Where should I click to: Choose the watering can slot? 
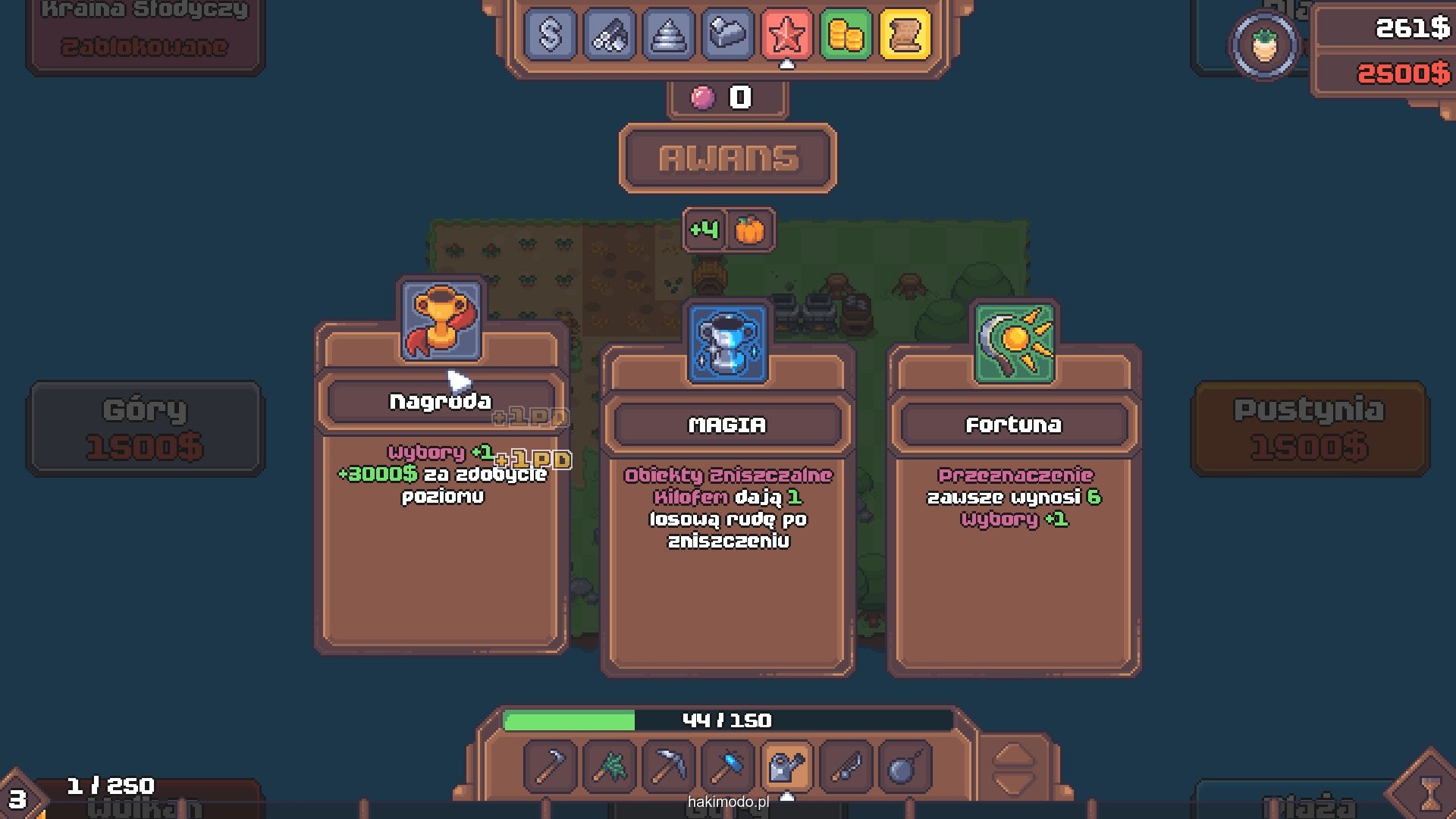(x=786, y=767)
